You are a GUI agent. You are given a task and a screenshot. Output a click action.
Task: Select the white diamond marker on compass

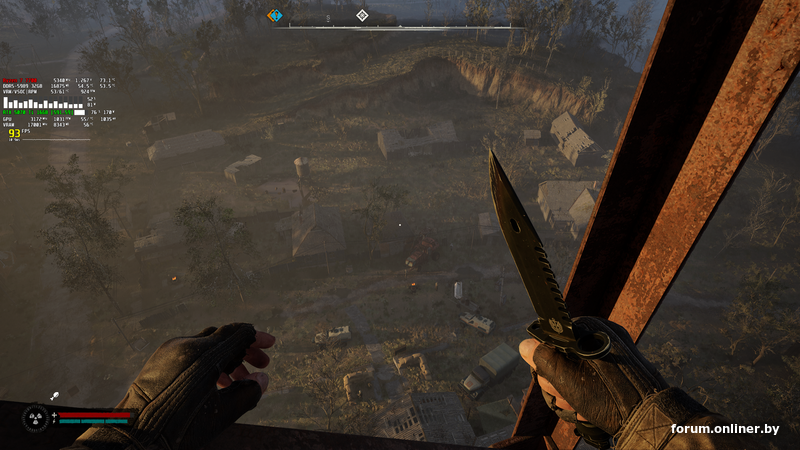[362, 15]
